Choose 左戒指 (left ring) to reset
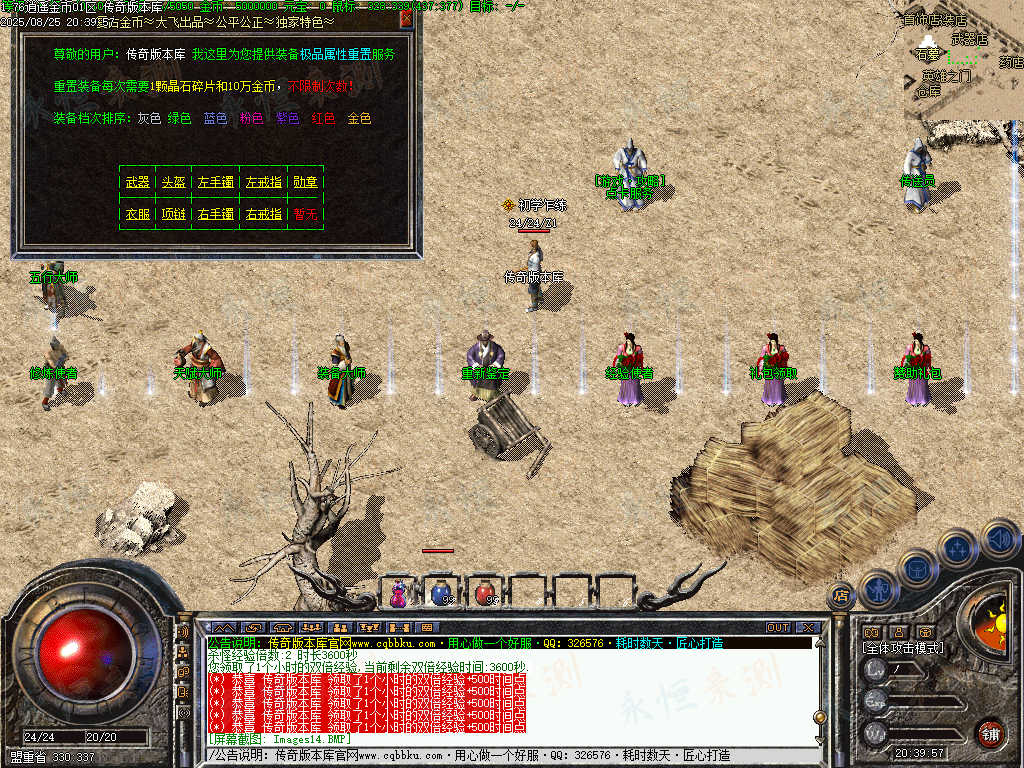The height and width of the screenshot is (768, 1024). pos(263,182)
